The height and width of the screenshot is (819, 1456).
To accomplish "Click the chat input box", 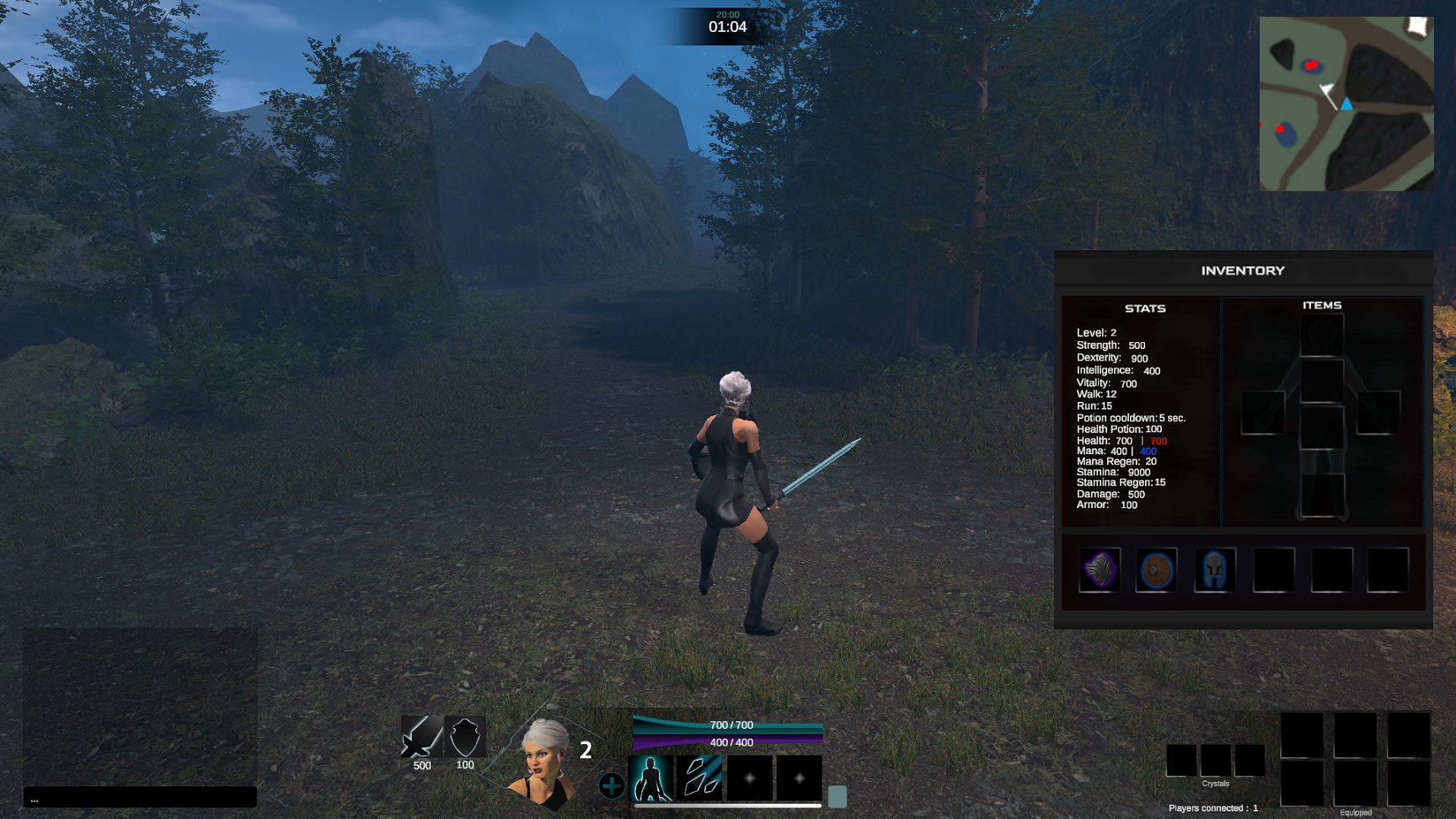I will pyautogui.click(x=140, y=797).
